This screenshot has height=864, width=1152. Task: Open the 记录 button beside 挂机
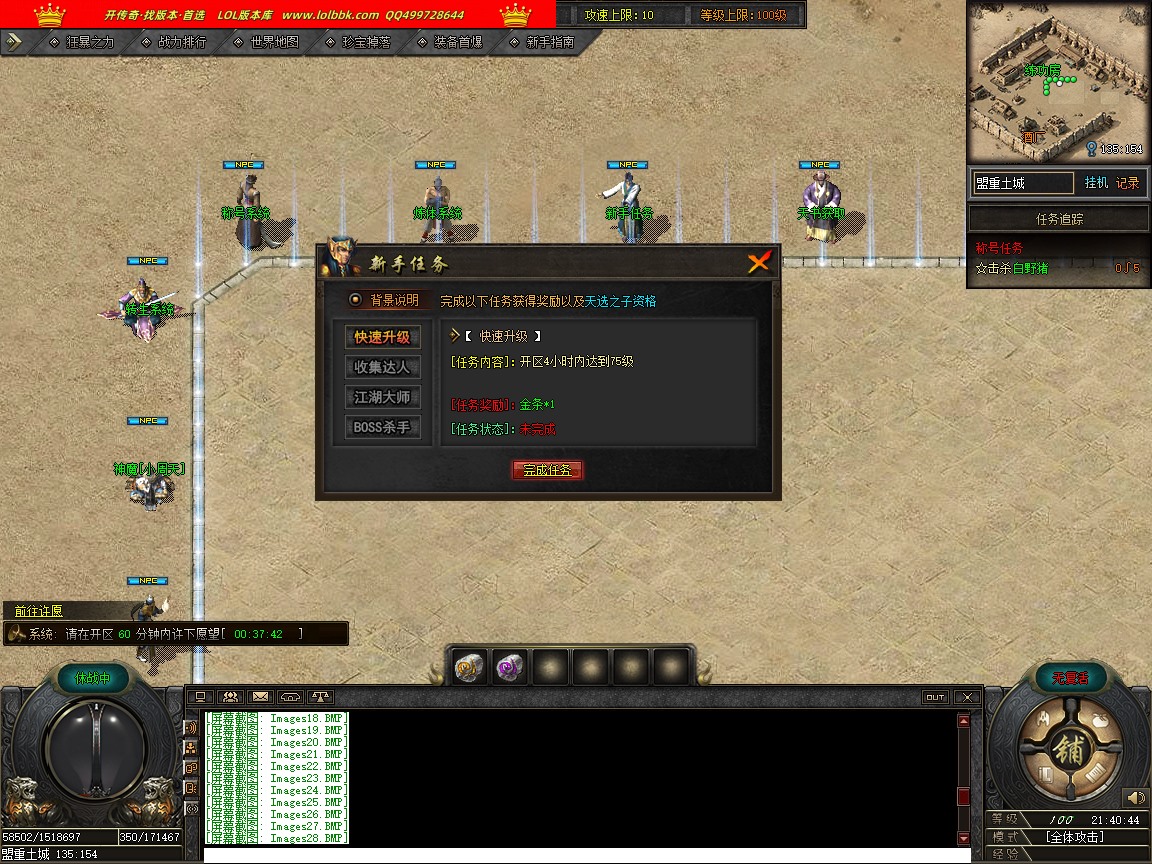coord(1127,183)
